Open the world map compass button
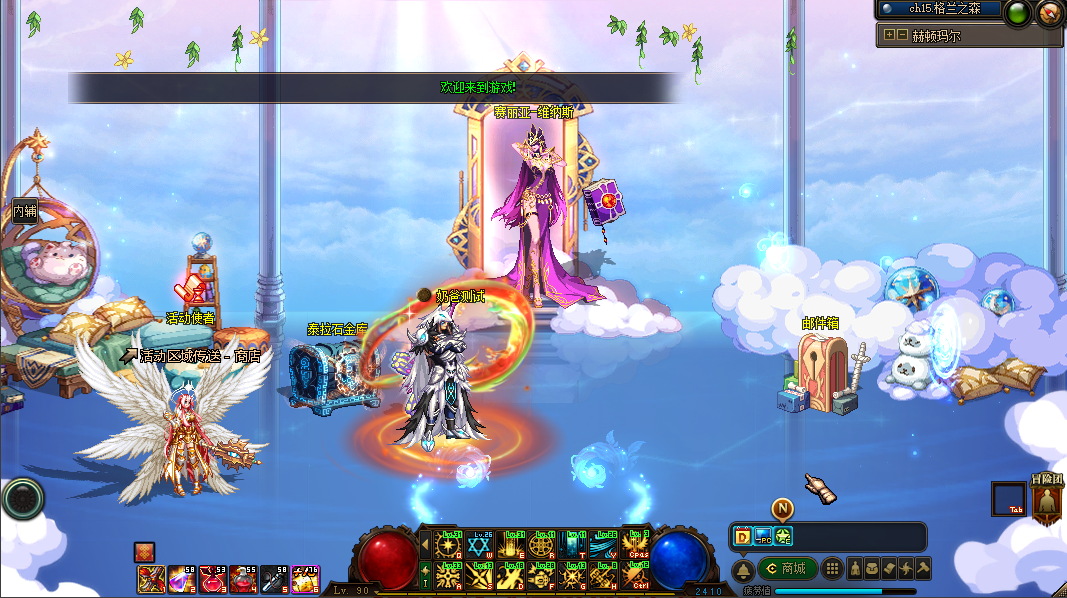Screen dimensions: 1067x598 1049,12
